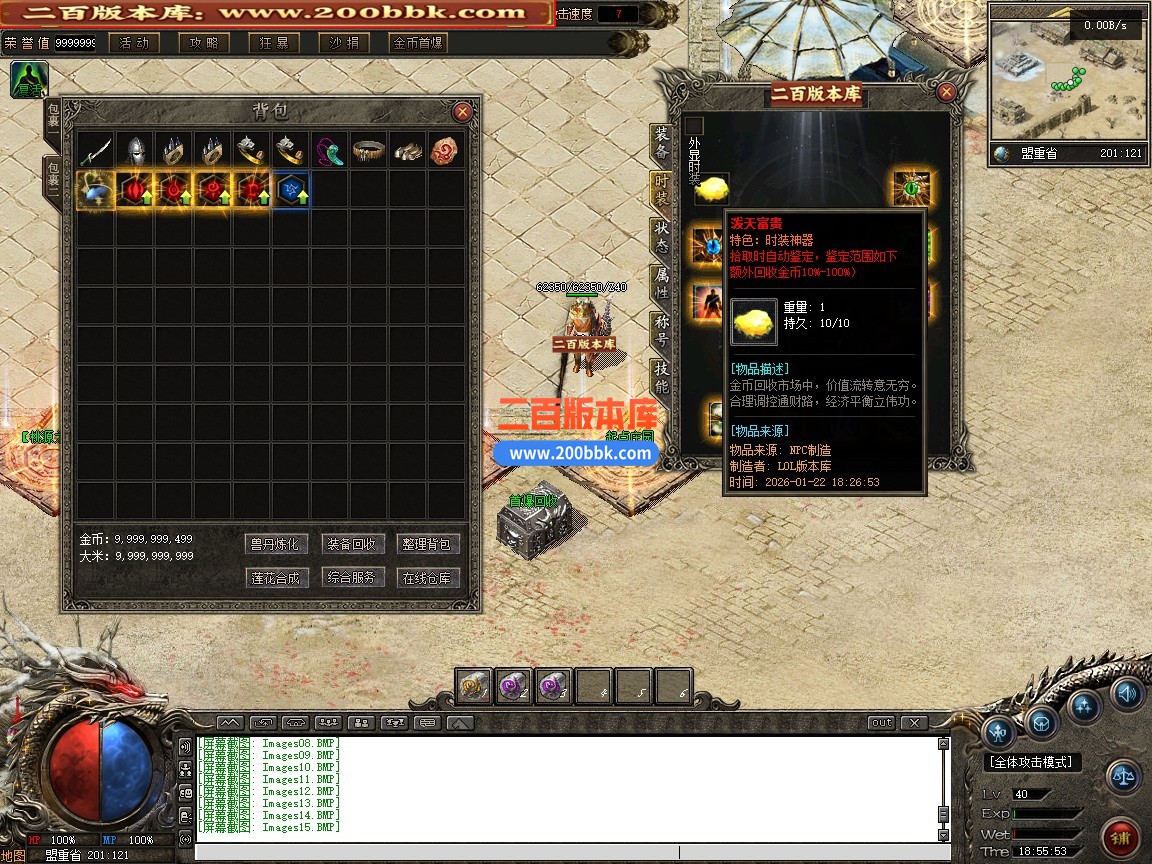Open 莲花合成 lotus synthesis
This screenshot has width=1152, height=864.
275,577
